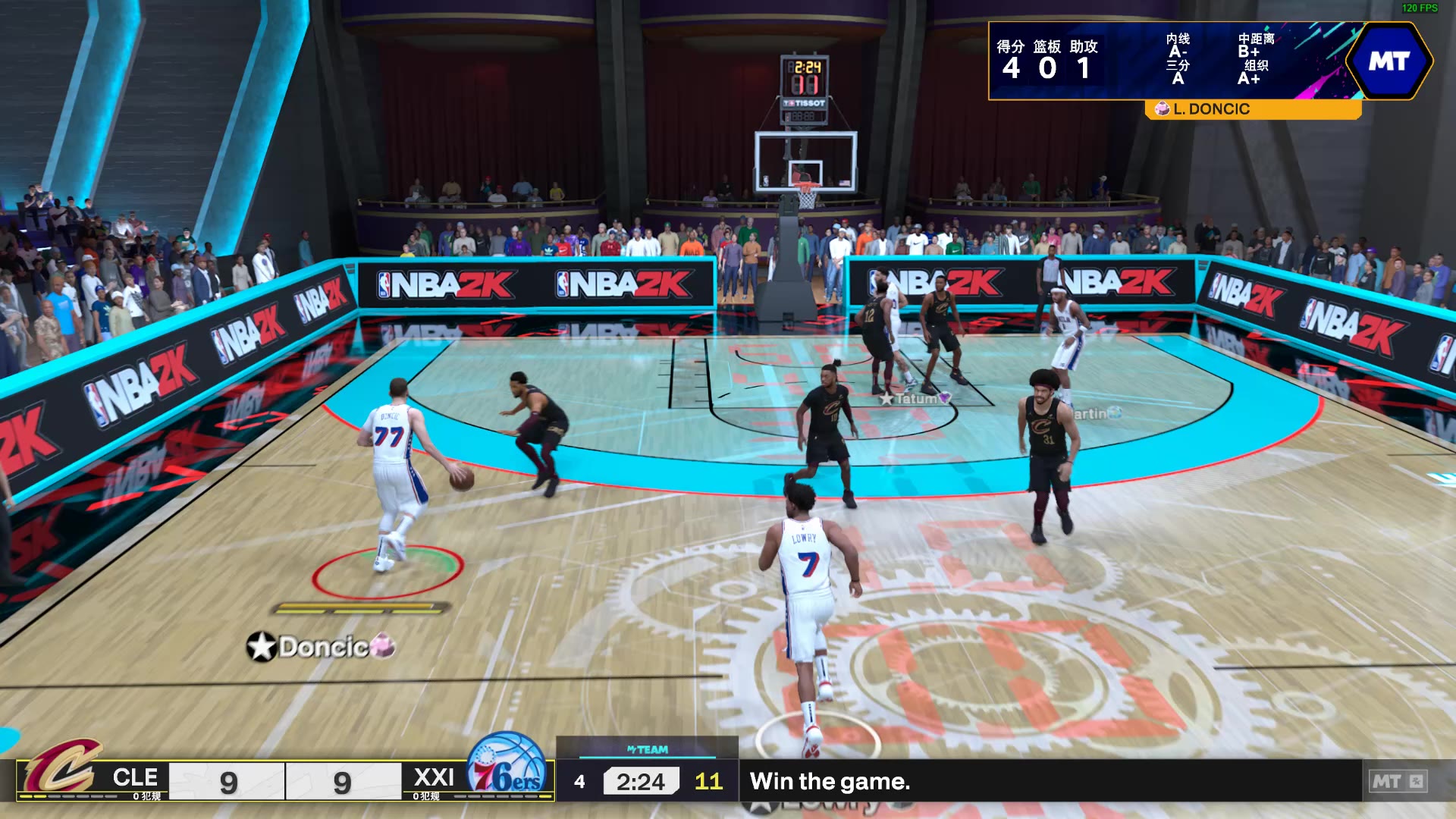Click the Doncic star label under the ball handler
The image size is (1456, 819).
(x=322, y=647)
